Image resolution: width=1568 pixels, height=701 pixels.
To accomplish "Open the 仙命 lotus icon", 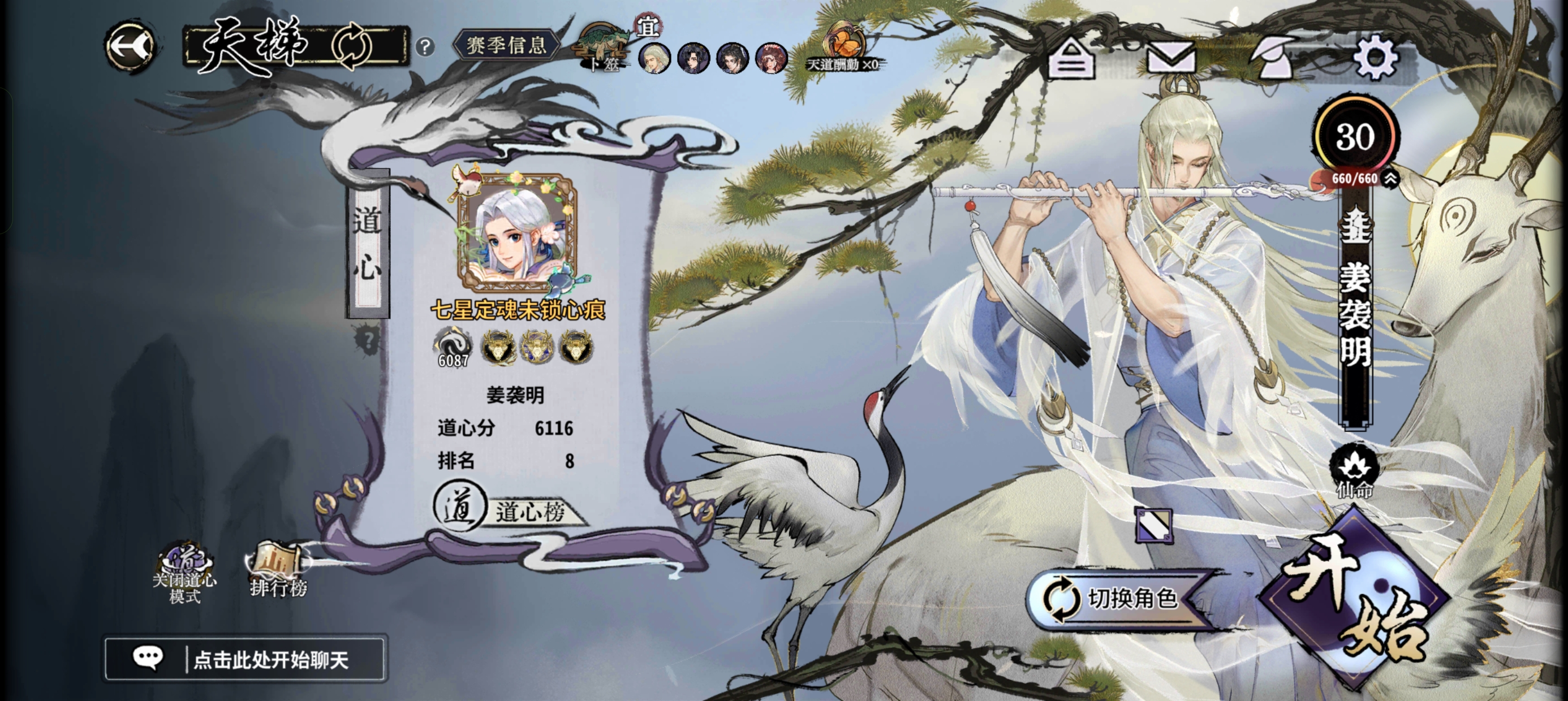I will point(1354,471).
